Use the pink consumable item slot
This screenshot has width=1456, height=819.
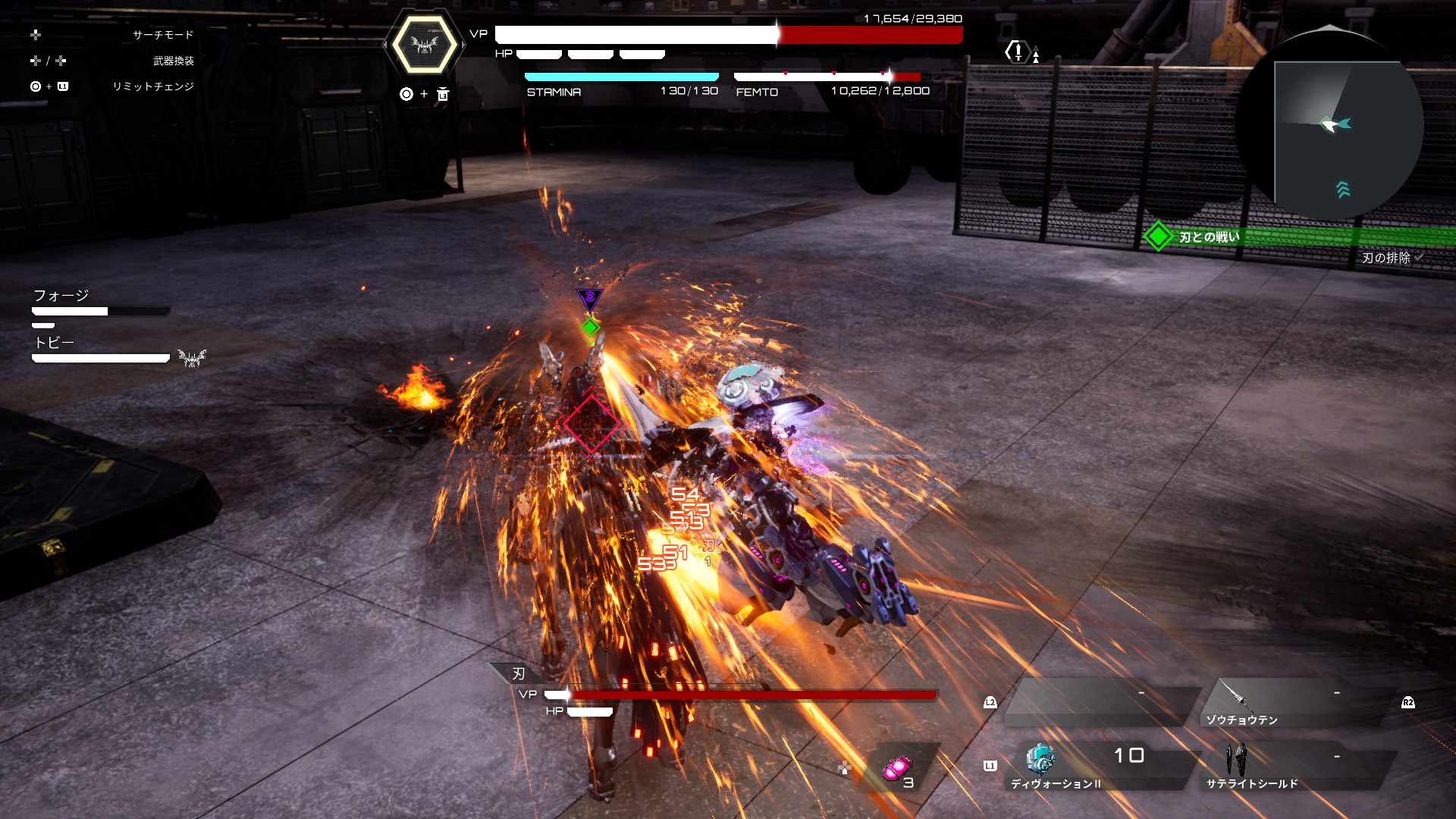(x=897, y=770)
